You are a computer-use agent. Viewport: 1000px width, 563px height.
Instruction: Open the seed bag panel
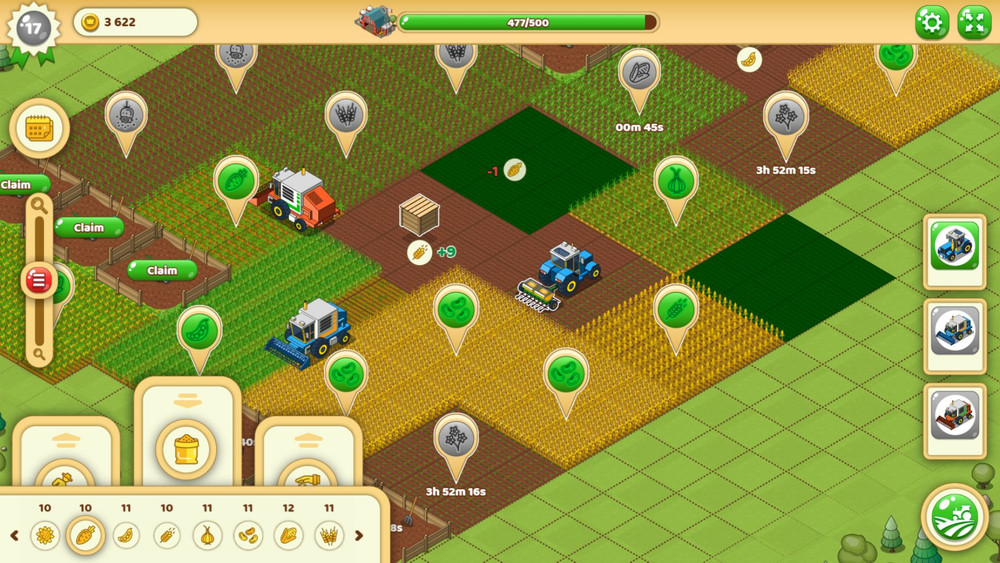pyautogui.click(x=187, y=448)
